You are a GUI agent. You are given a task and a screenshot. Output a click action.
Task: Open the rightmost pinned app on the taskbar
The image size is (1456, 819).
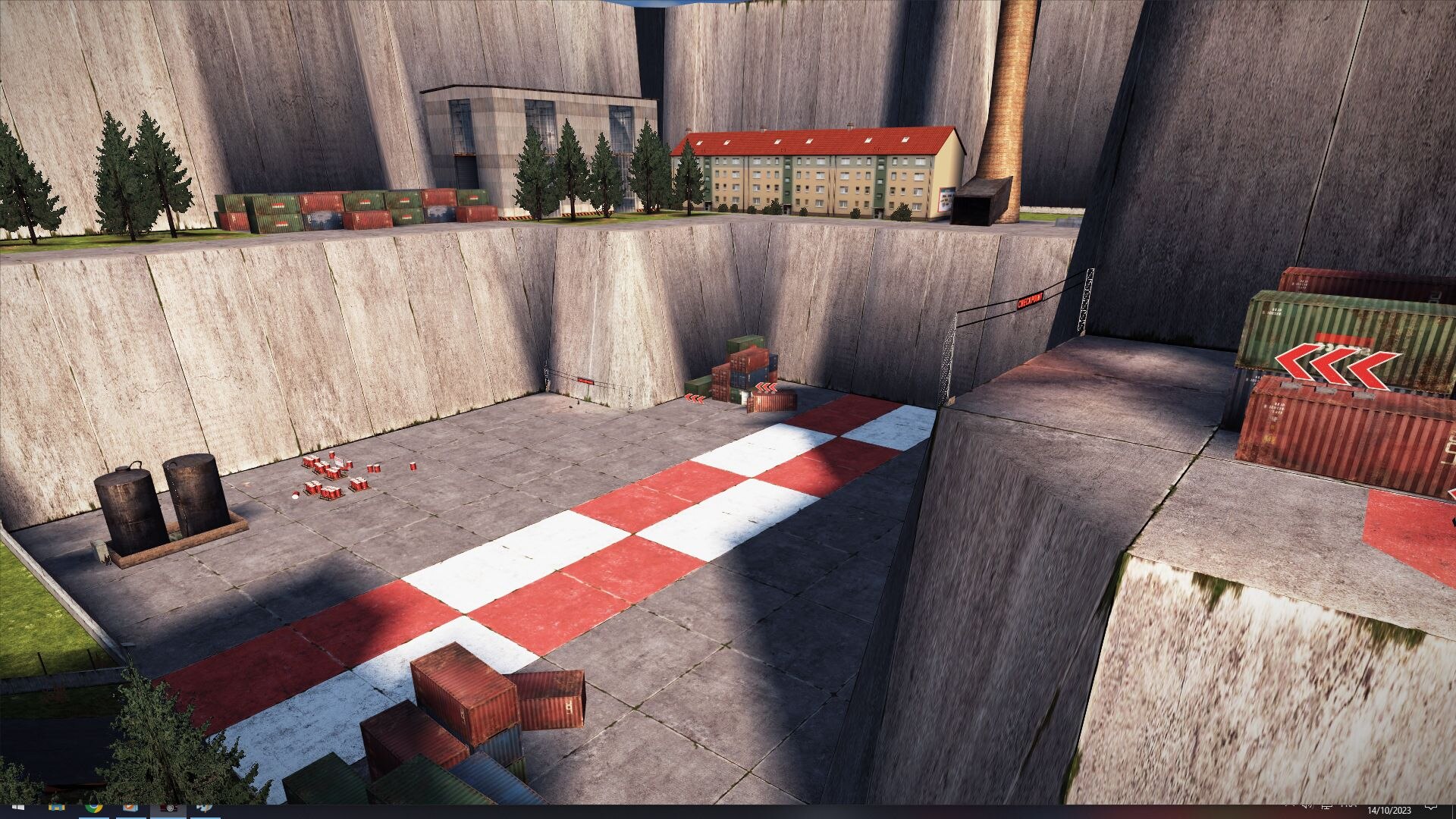tap(204, 808)
